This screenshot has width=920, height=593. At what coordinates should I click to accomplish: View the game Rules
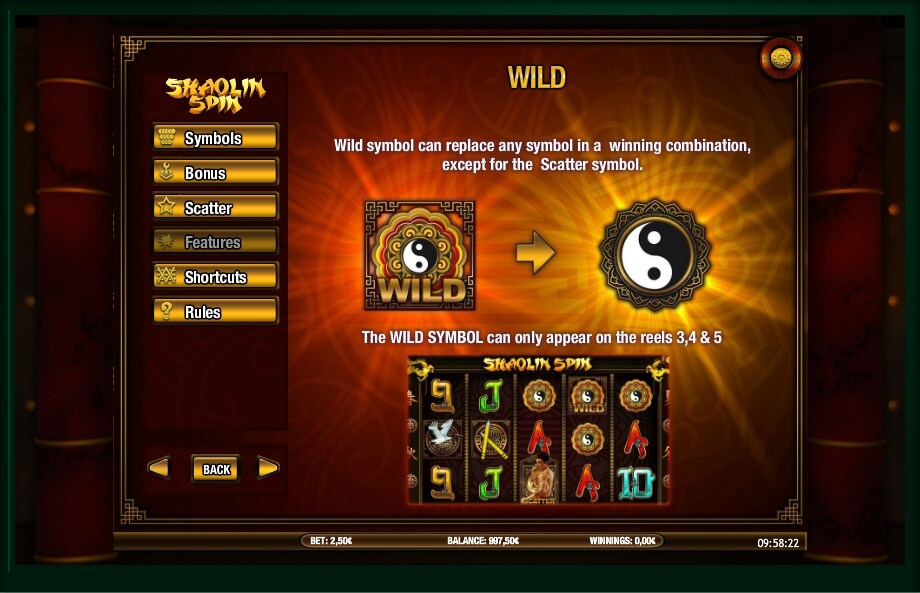[215, 312]
